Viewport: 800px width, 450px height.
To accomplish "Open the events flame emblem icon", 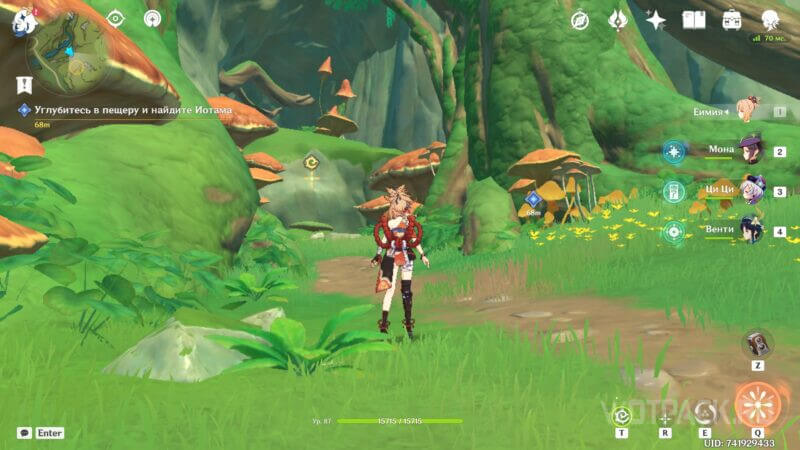I will (618, 19).
